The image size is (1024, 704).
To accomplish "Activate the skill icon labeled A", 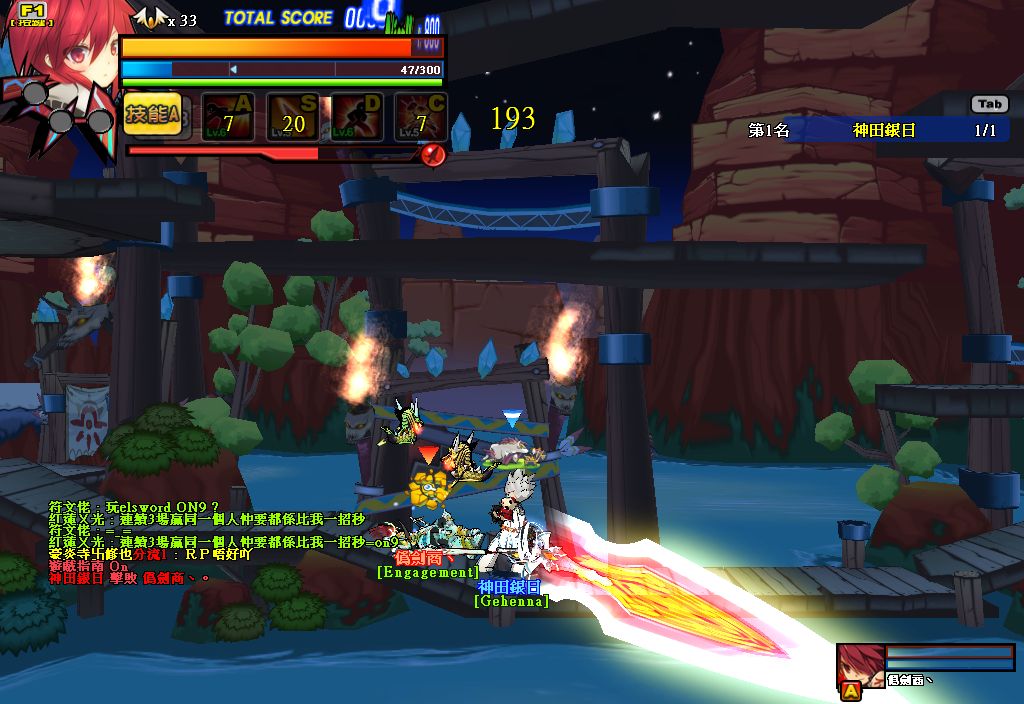I will click(227, 117).
